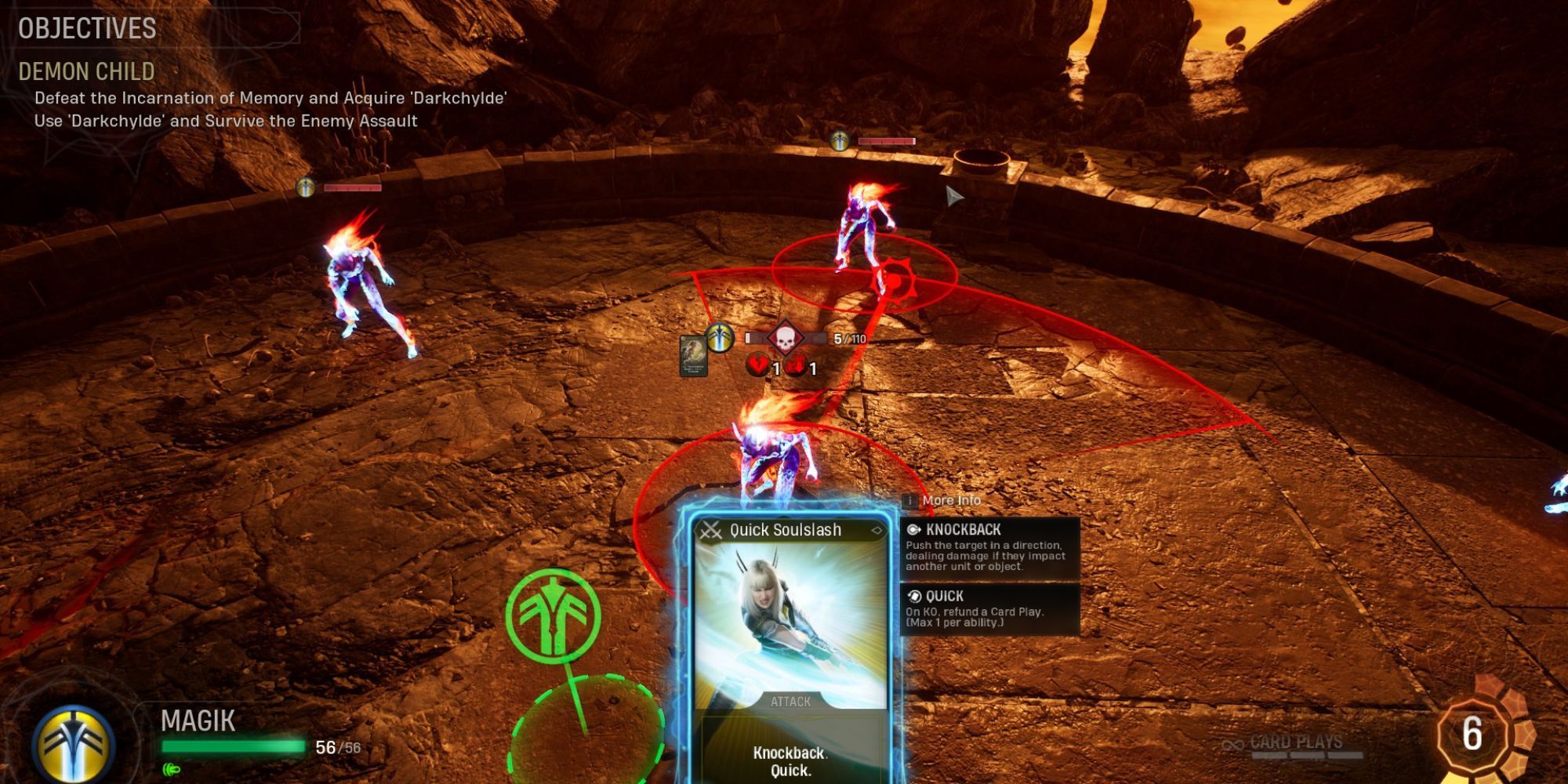Inspect the targeted enemy's intent card

(693, 355)
